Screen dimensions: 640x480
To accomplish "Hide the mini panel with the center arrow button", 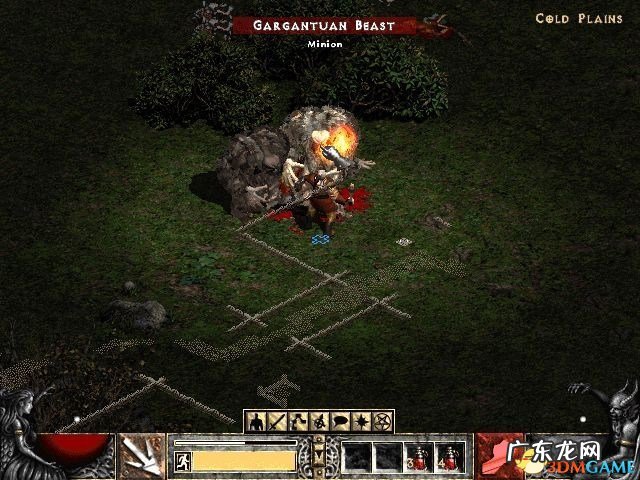I will point(319,456).
